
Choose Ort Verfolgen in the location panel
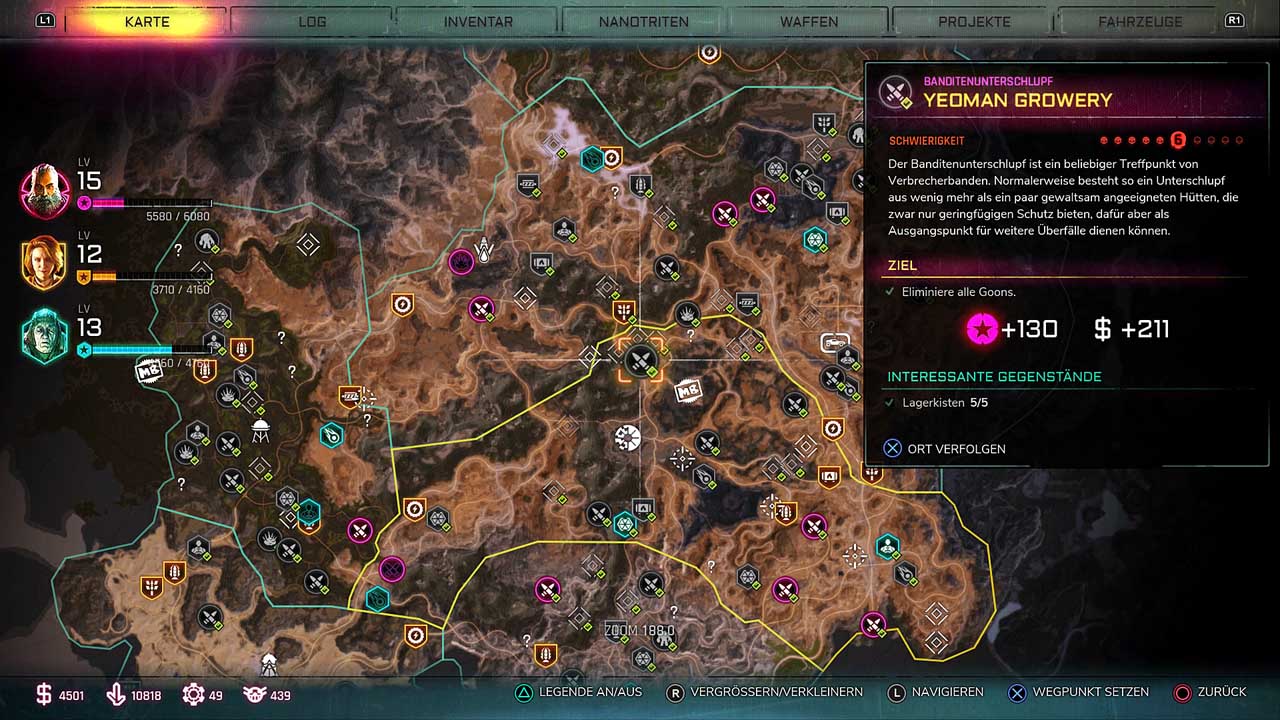point(944,449)
